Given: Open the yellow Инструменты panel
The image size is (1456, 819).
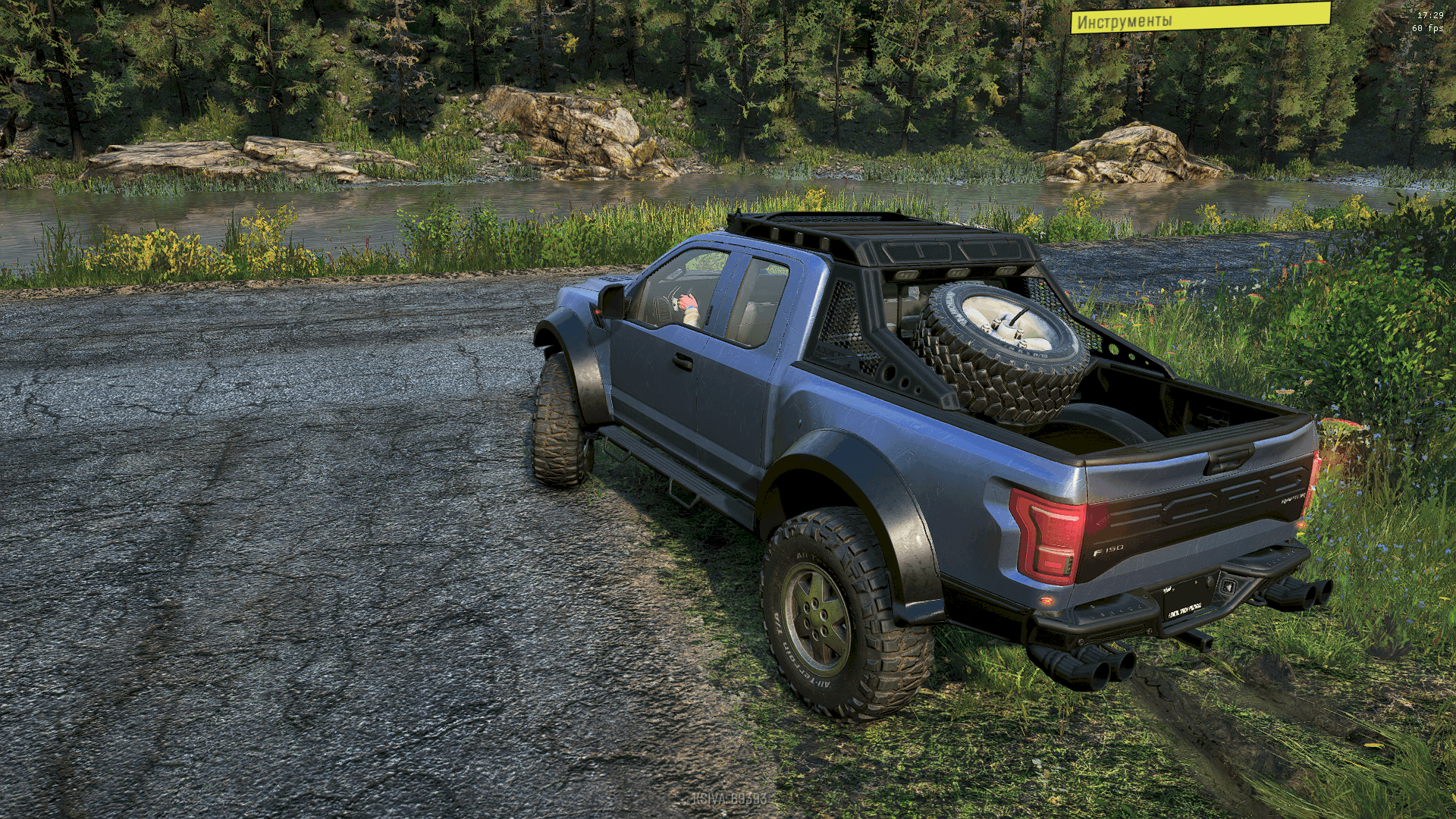Looking at the screenshot, I should click(1200, 18).
